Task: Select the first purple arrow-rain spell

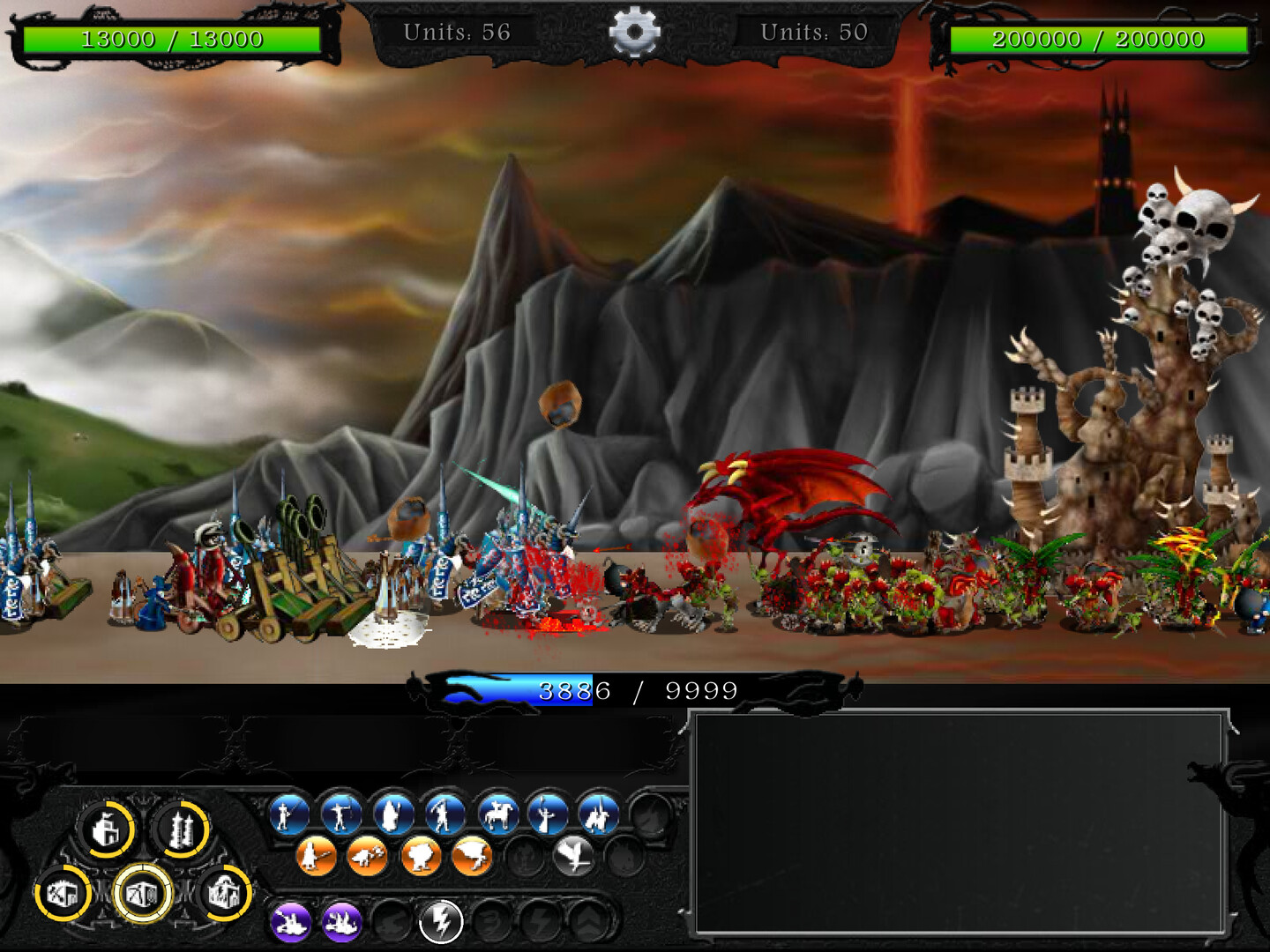Action: tap(290, 923)
